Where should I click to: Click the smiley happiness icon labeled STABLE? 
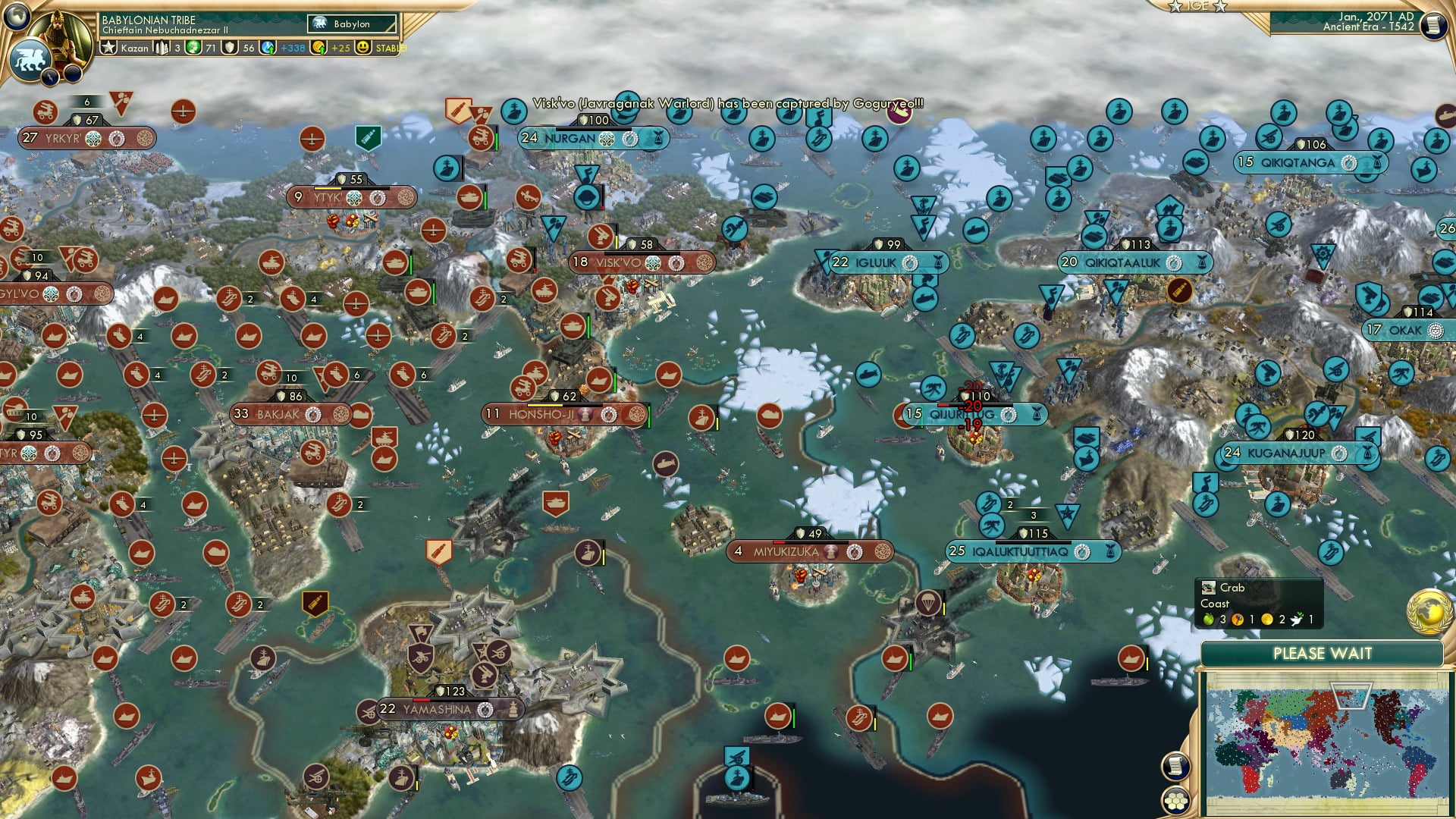click(366, 47)
